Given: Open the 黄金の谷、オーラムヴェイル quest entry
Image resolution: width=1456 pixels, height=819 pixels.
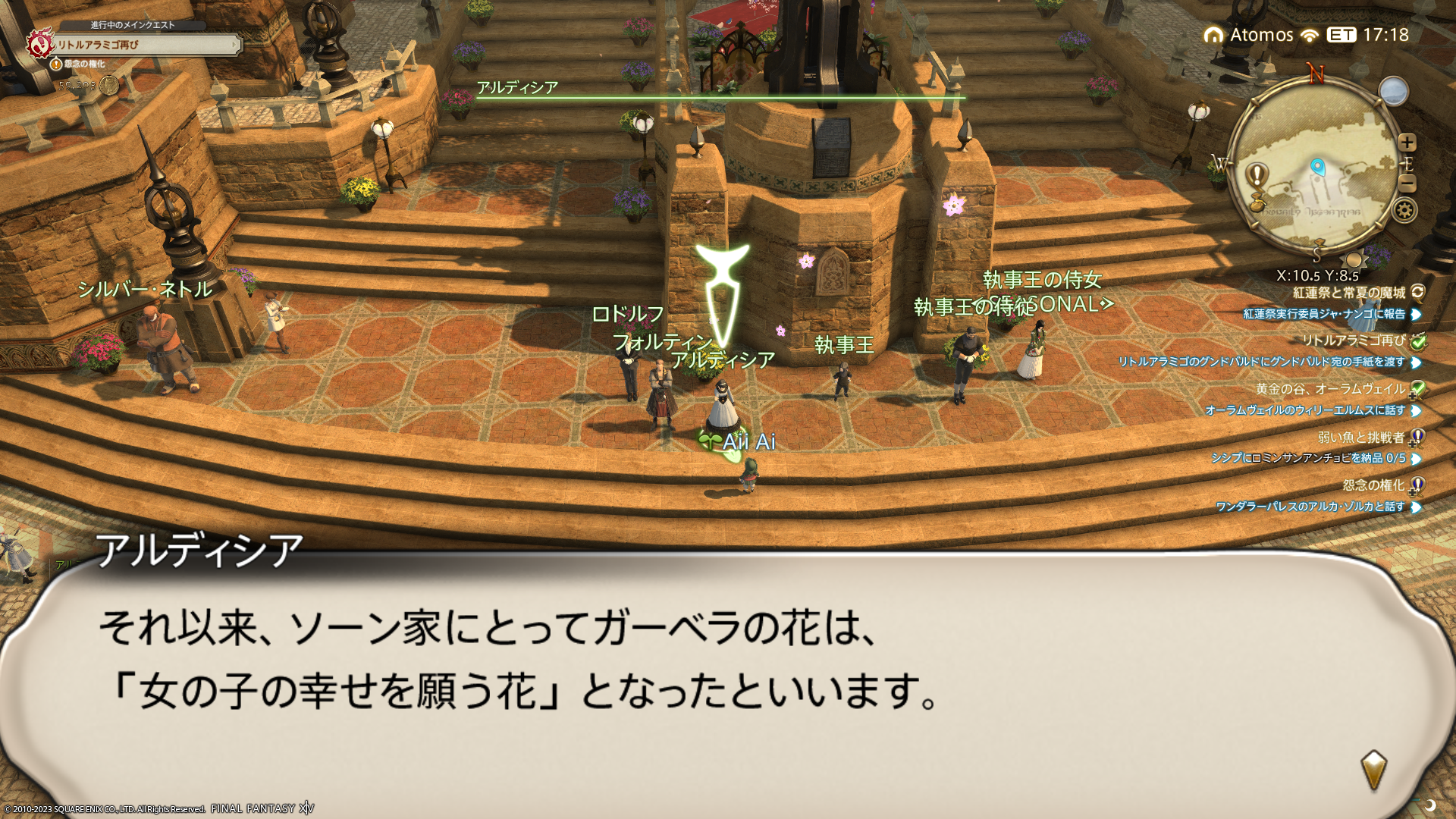Looking at the screenshot, I should click(1330, 389).
